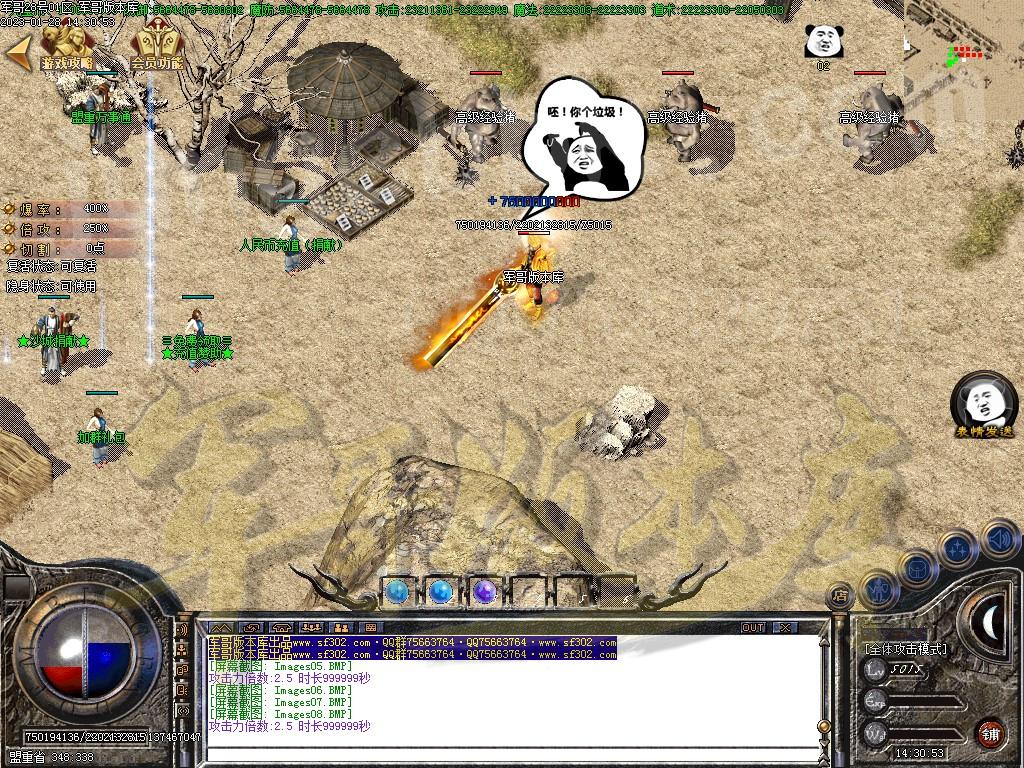Open the 表情发送 emote sender button

[x=984, y=405]
